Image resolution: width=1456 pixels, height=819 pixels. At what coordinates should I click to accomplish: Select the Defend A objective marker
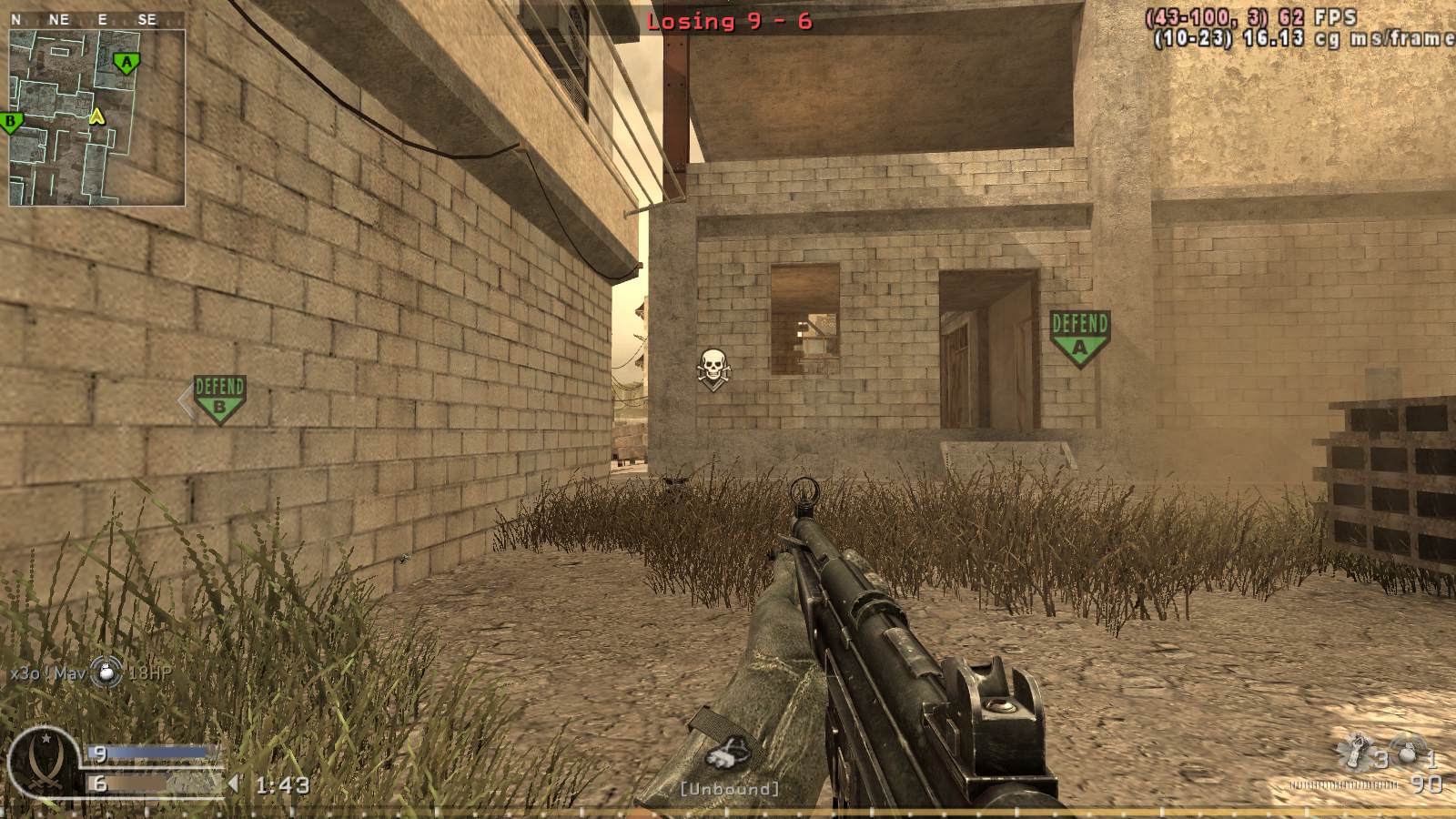[x=1079, y=333]
